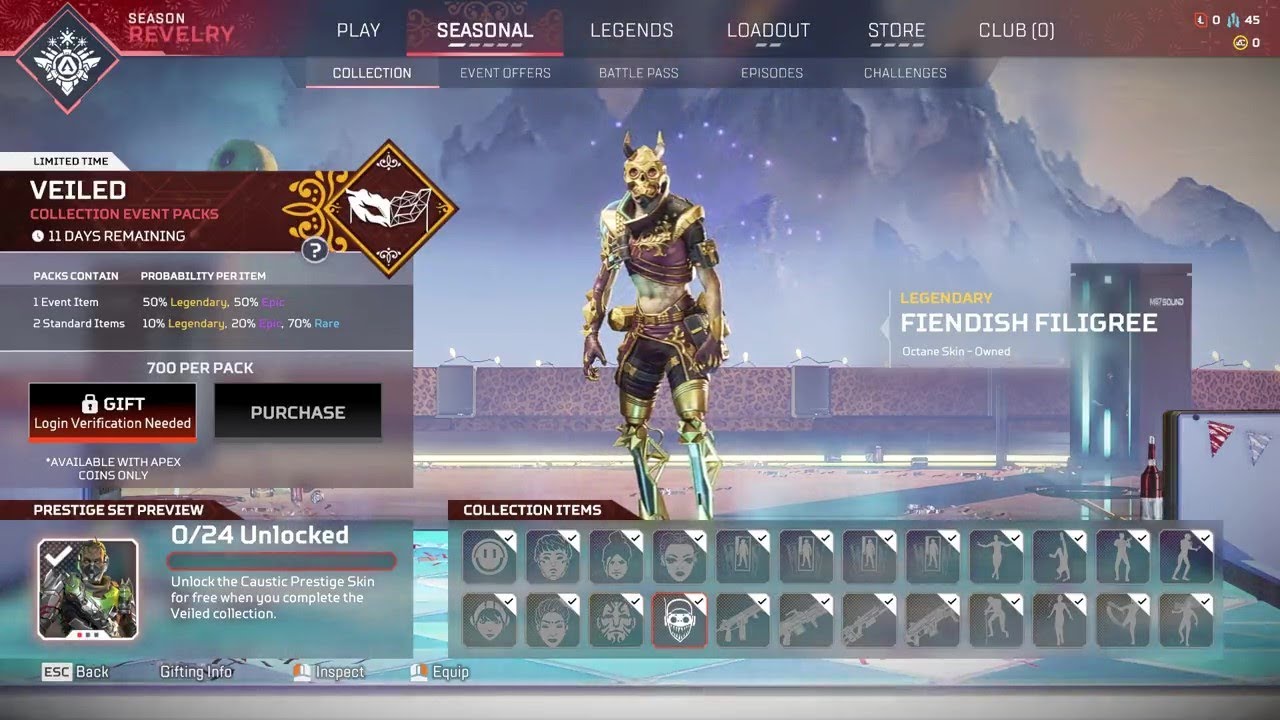This screenshot has height=720, width=1280.
Task: Click the 0/24 Unlocked progress bar
Action: coord(281,561)
